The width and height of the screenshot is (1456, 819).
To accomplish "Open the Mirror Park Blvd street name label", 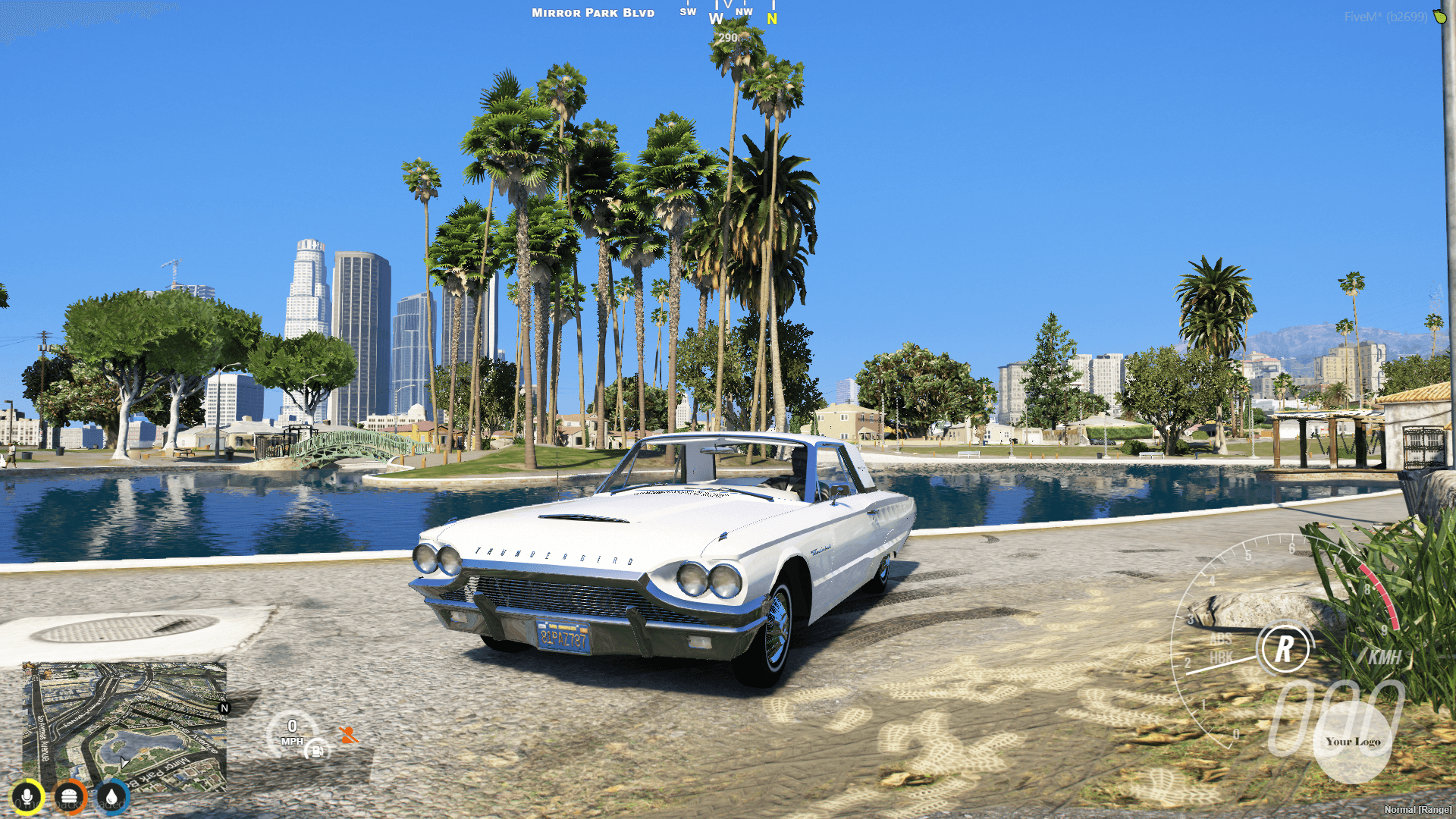I will click(x=592, y=12).
